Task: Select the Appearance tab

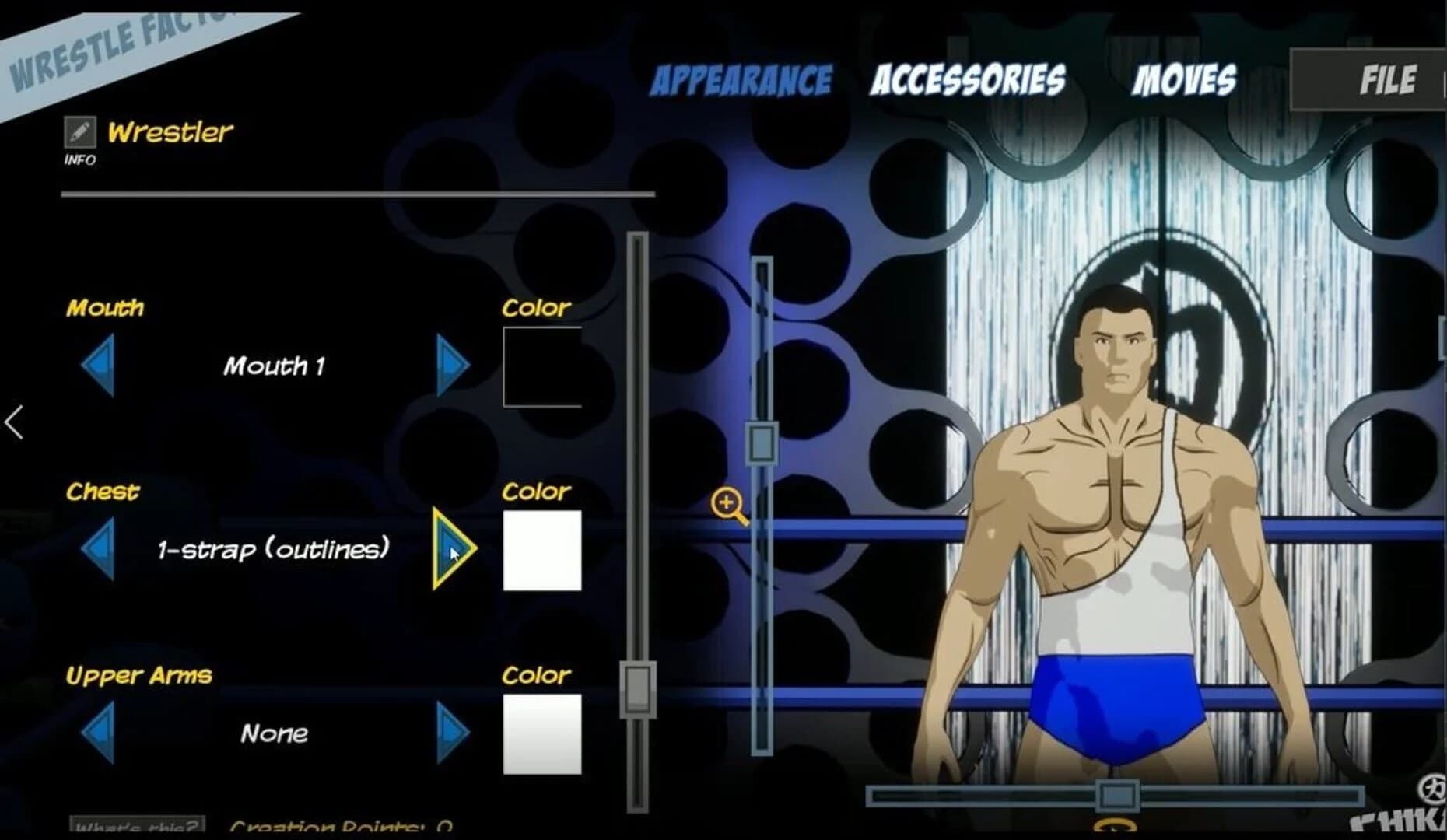Action: (741, 78)
